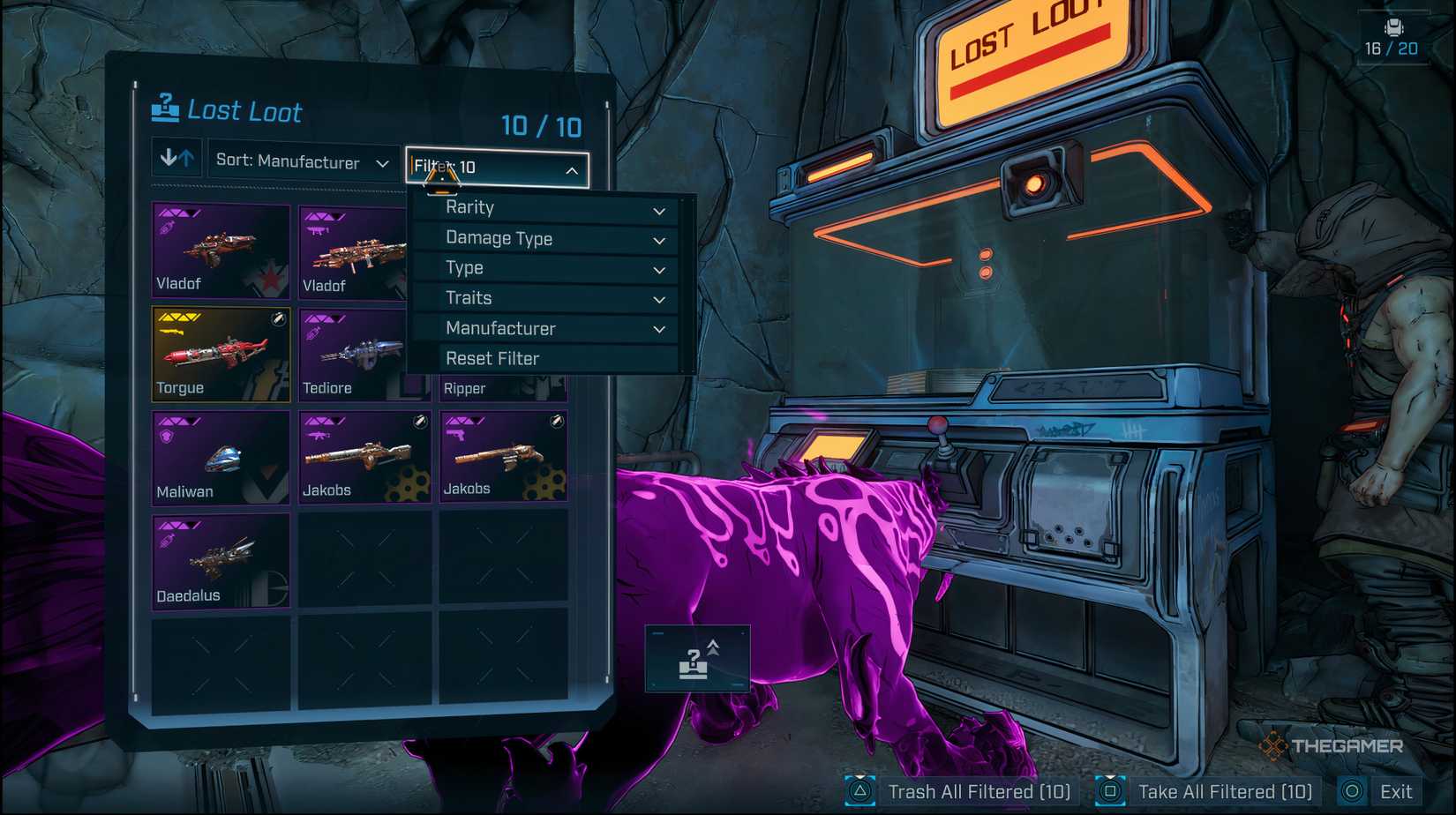Select the Daedalus weapon thumbnail

pos(219,560)
